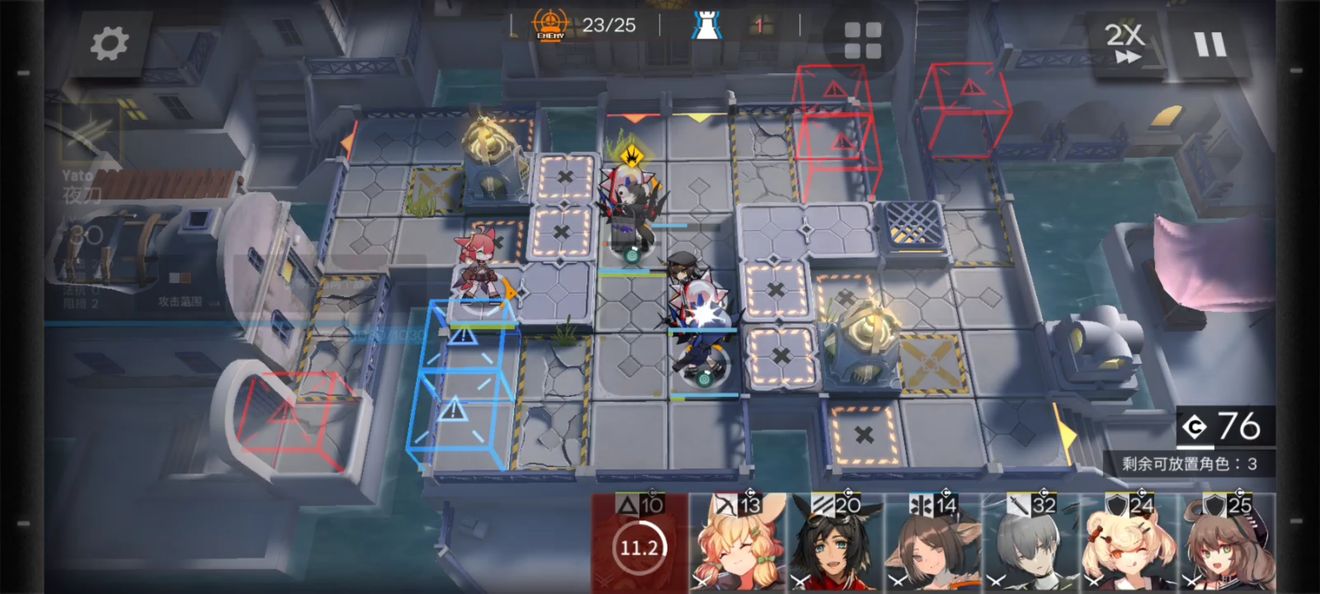Select the red cooldown operator card costing 10
Screen dimensions: 1320x594
click(639, 545)
